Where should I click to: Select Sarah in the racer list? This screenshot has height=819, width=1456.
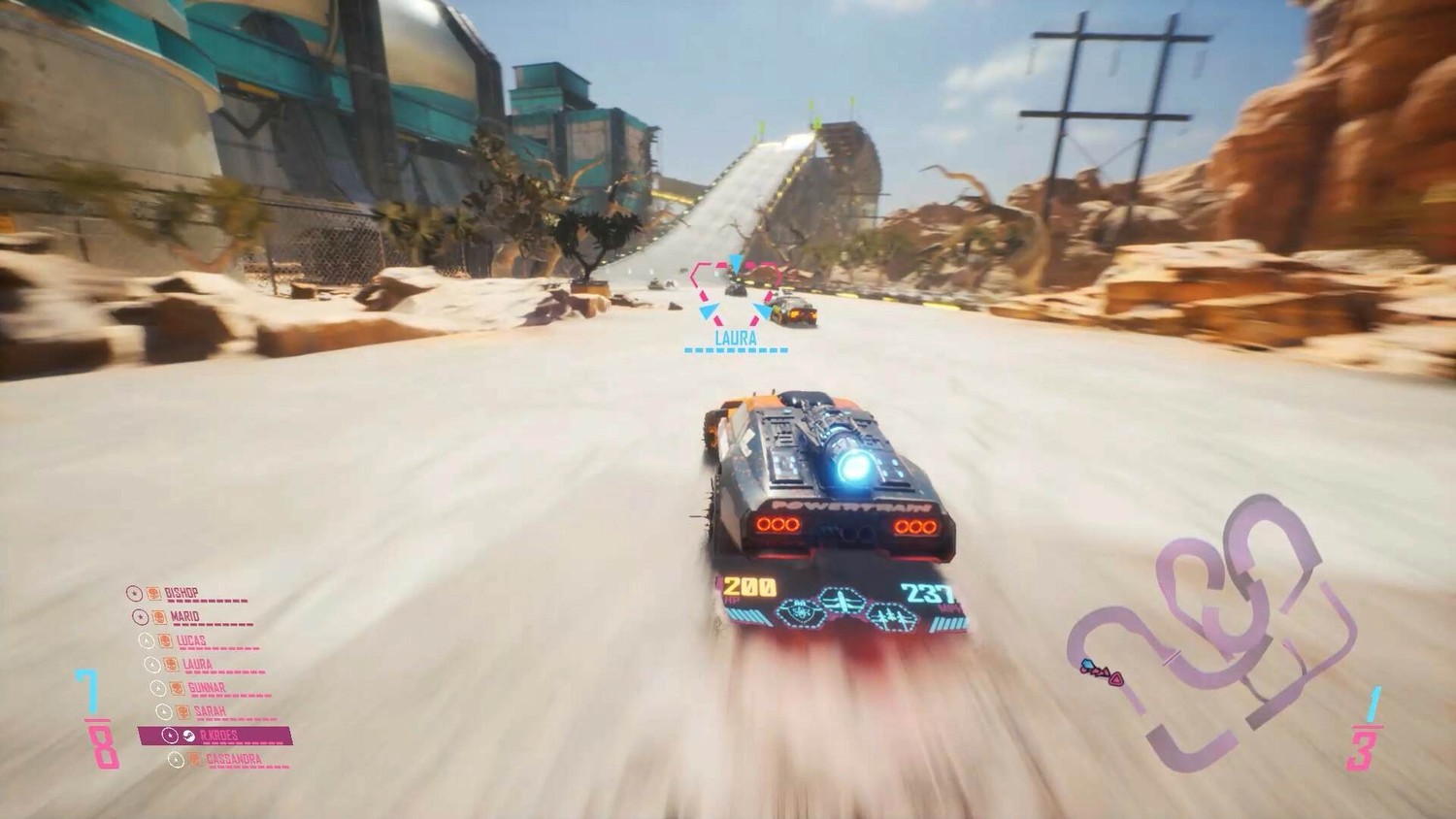point(210,711)
